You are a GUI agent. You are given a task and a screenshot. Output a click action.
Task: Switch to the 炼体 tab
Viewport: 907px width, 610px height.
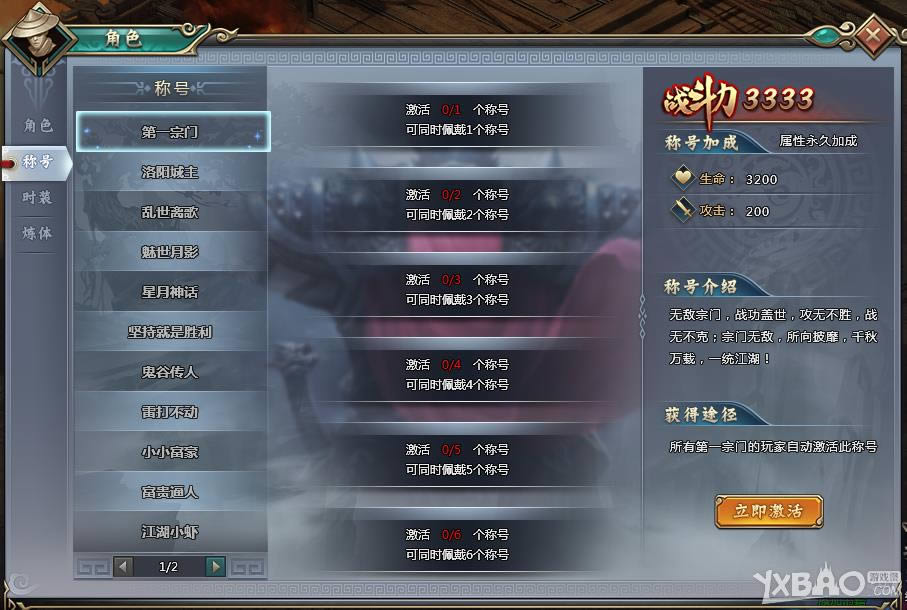point(38,233)
